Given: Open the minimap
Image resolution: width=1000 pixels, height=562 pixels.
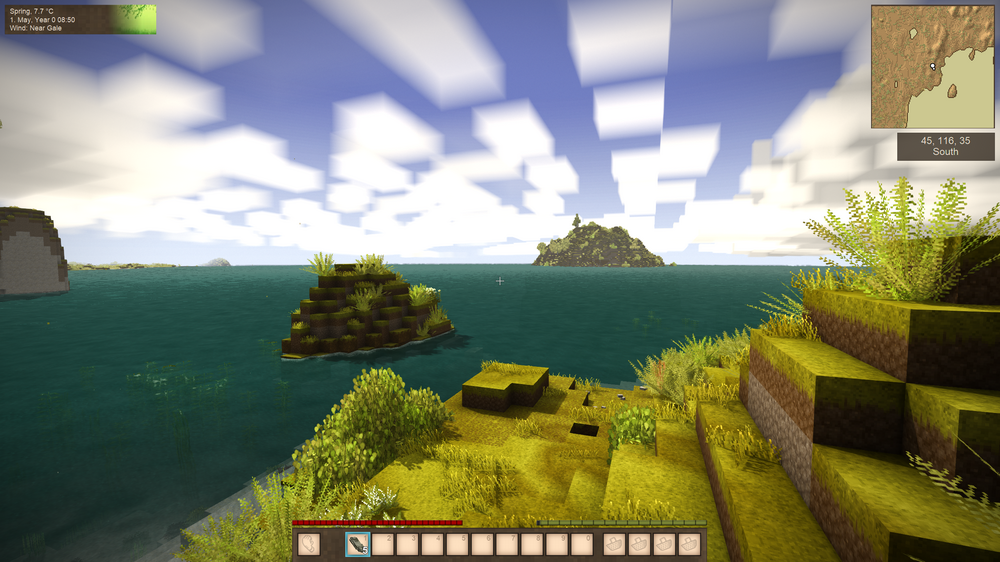Looking at the screenshot, I should [932, 66].
